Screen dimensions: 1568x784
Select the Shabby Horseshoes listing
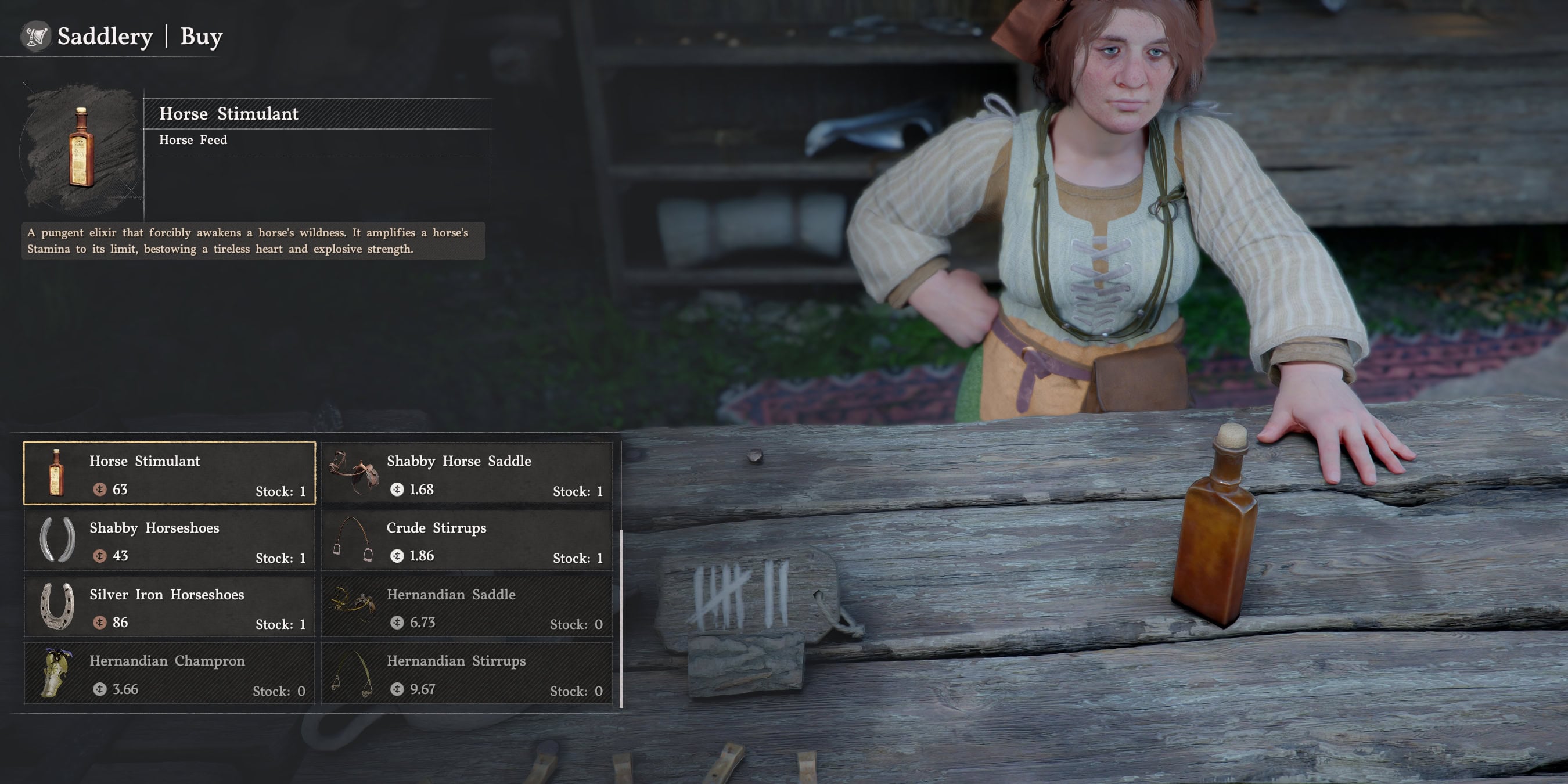(x=169, y=541)
